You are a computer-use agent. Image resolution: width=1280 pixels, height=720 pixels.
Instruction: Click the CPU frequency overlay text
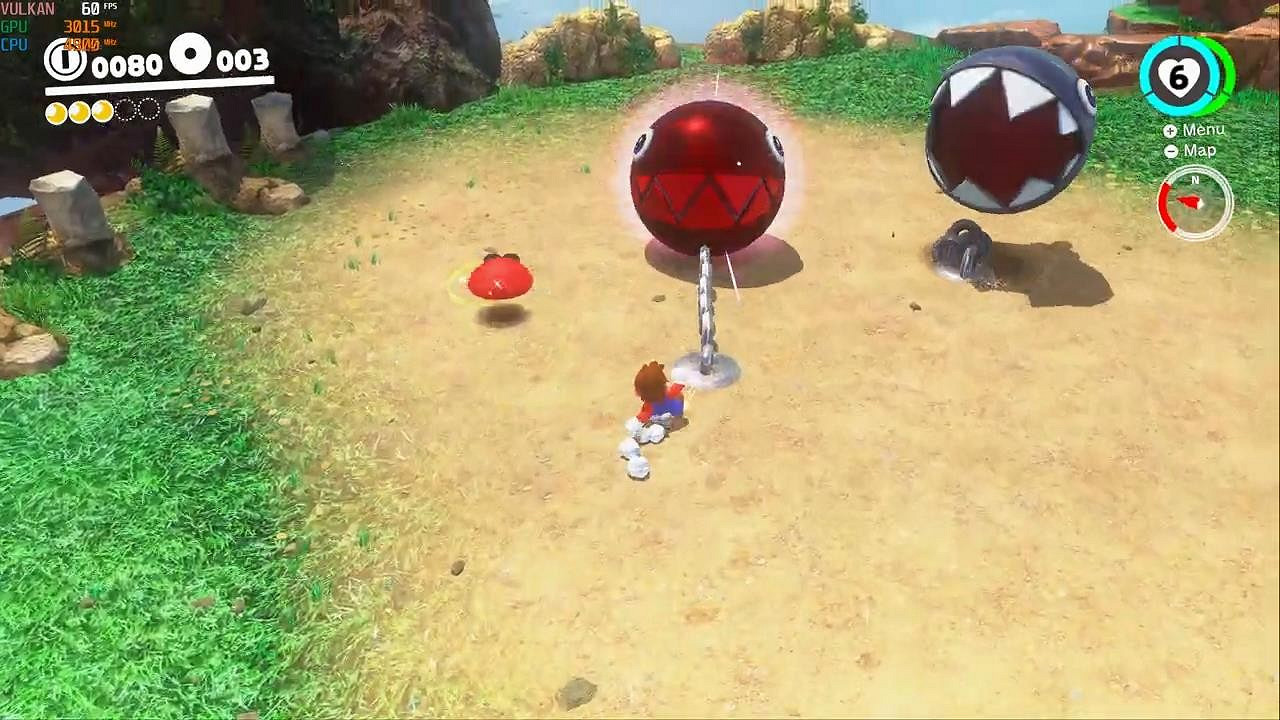pyautogui.click(x=84, y=44)
